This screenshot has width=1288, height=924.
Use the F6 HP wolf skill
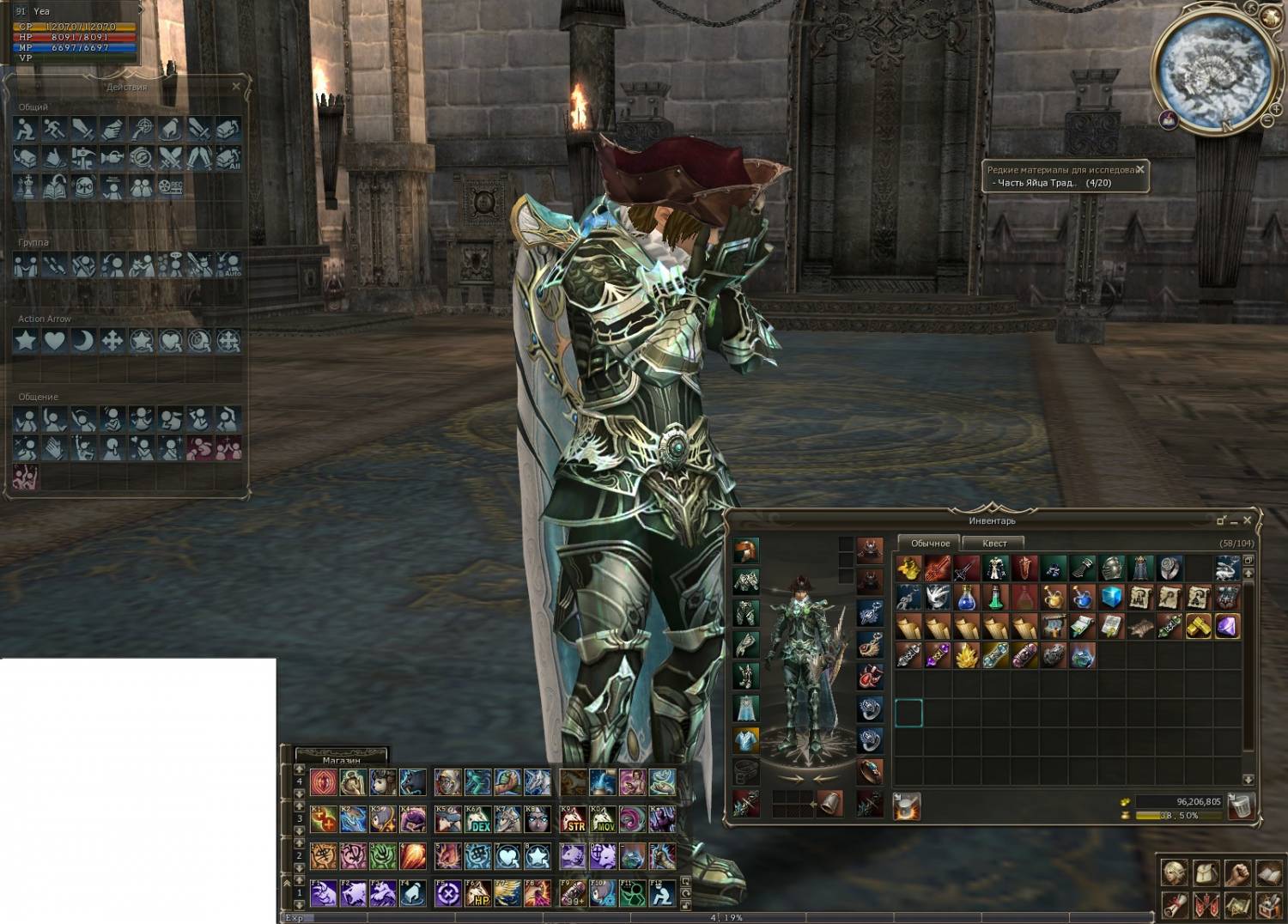coord(478,894)
